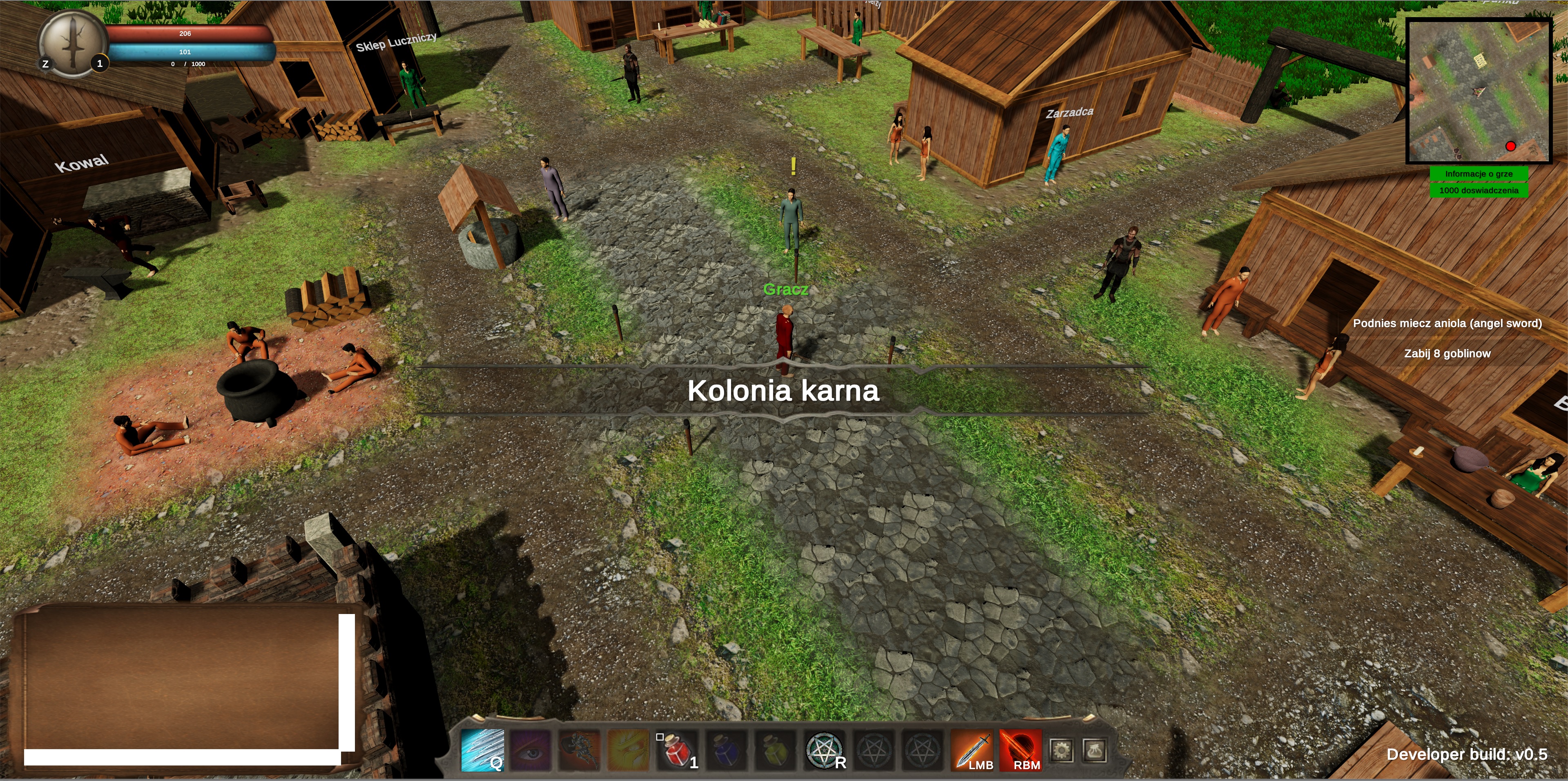Open the inventory bag icon
The width and height of the screenshot is (1568, 781).
click(x=1094, y=750)
